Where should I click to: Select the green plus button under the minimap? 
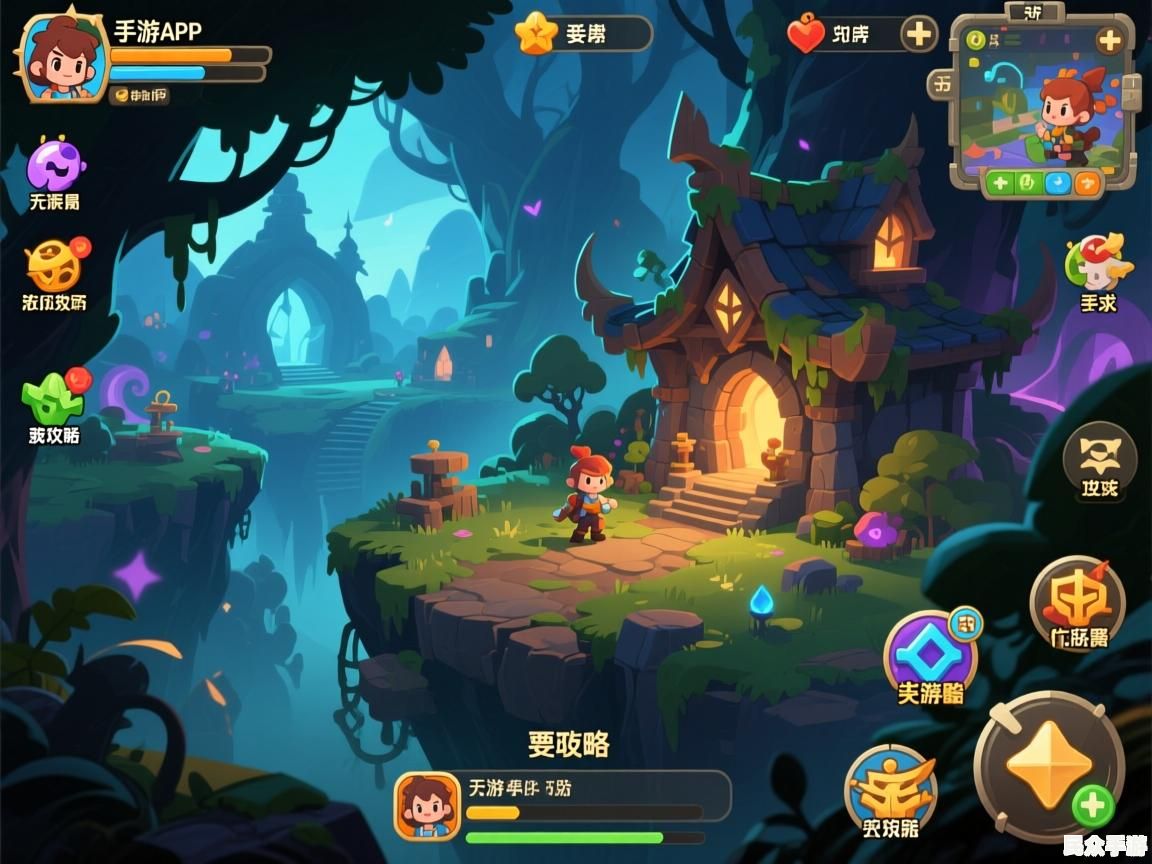[999, 183]
